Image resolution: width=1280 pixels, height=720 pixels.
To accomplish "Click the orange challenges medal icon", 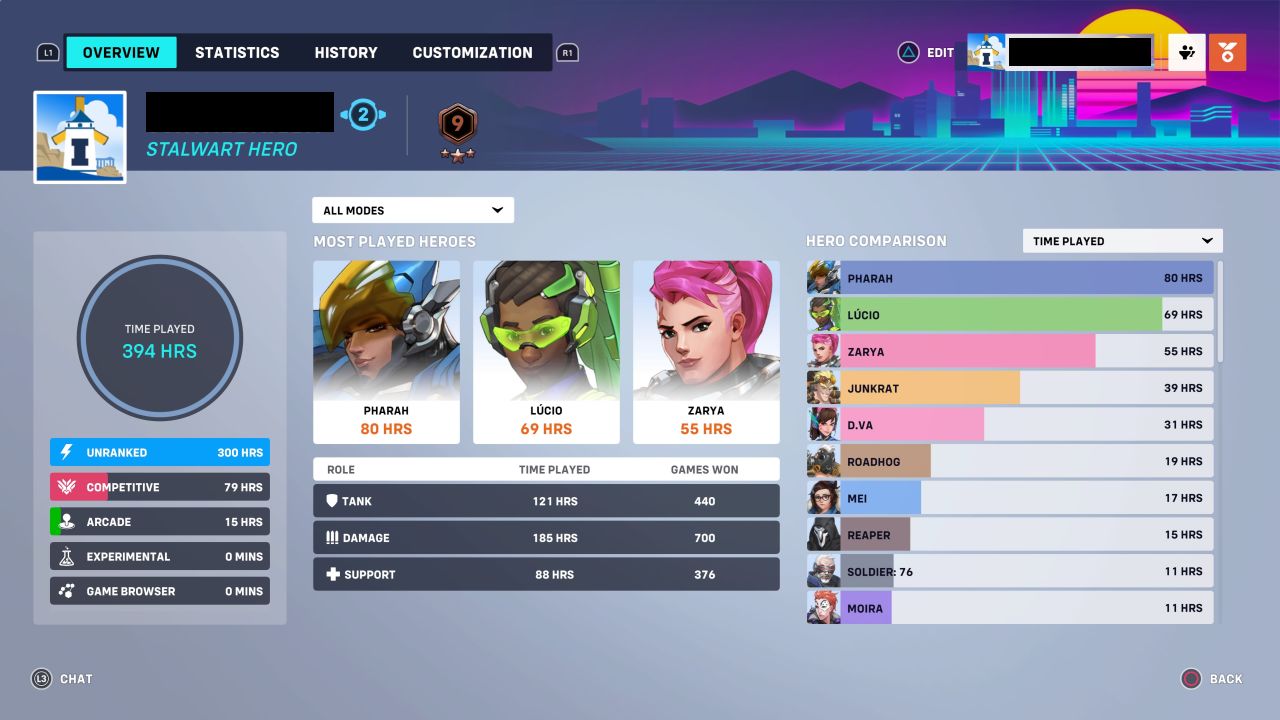I will pyautogui.click(x=1227, y=52).
